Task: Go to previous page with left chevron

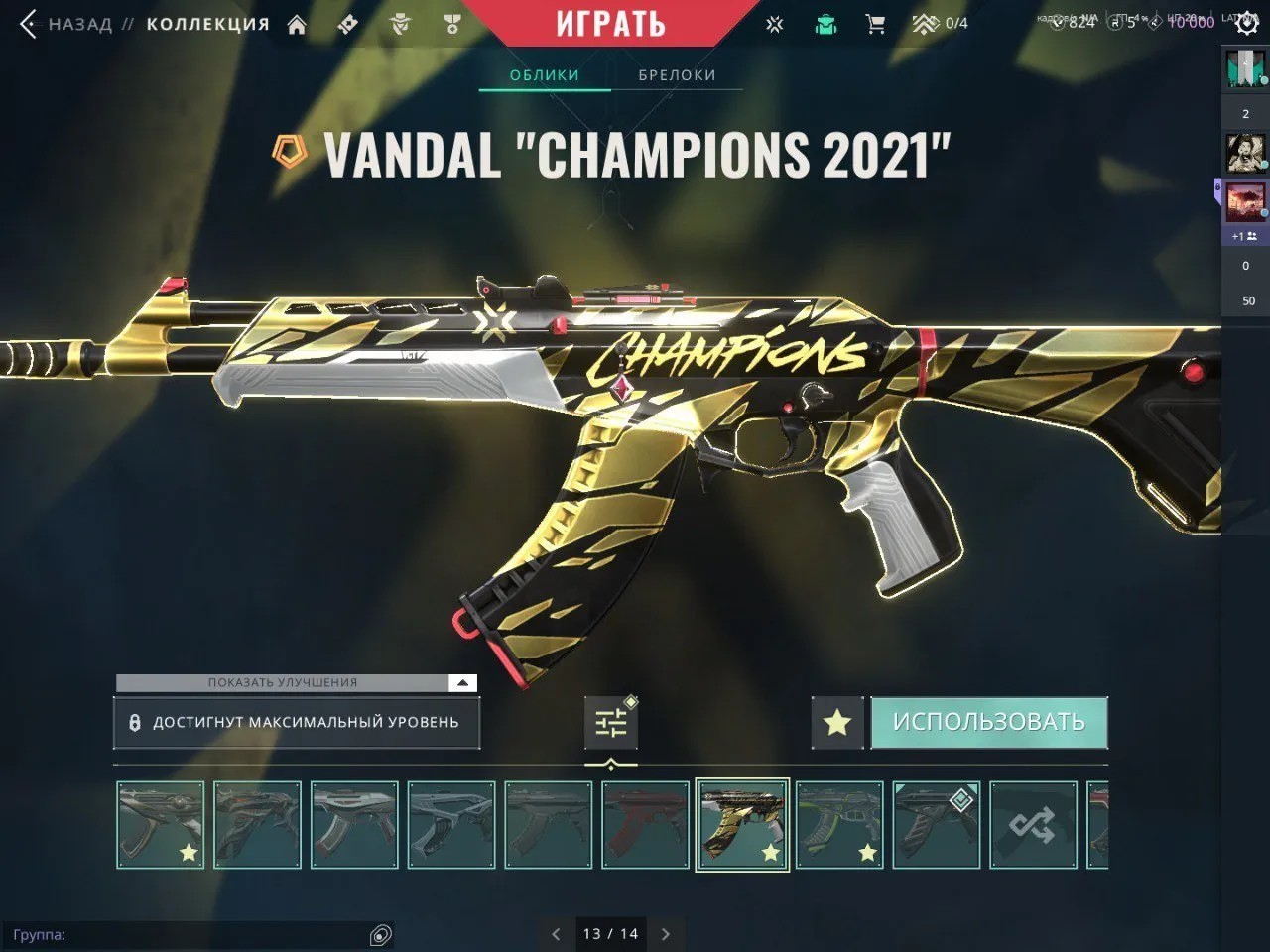Action: tap(555, 934)
